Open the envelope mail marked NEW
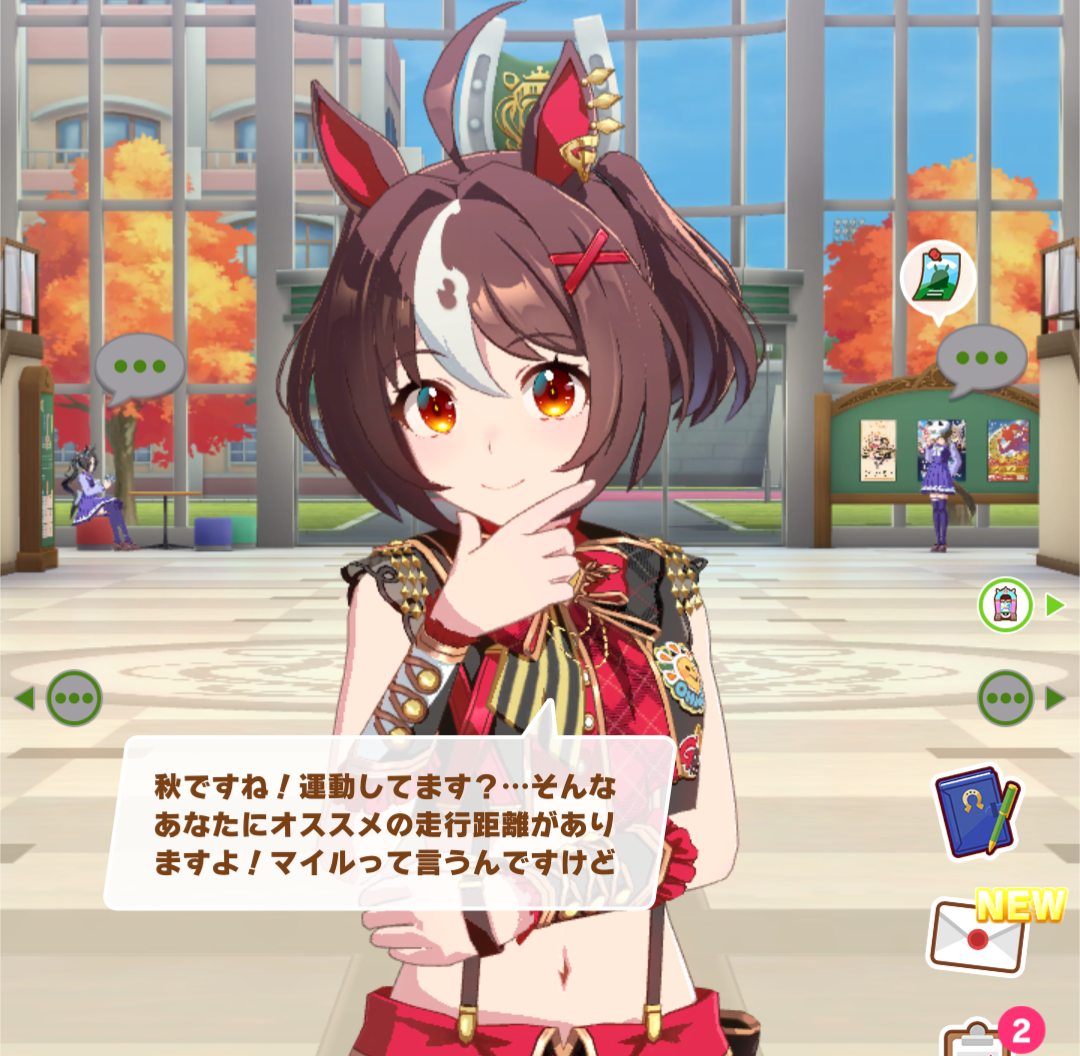The height and width of the screenshot is (1056, 1080). point(980,935)
